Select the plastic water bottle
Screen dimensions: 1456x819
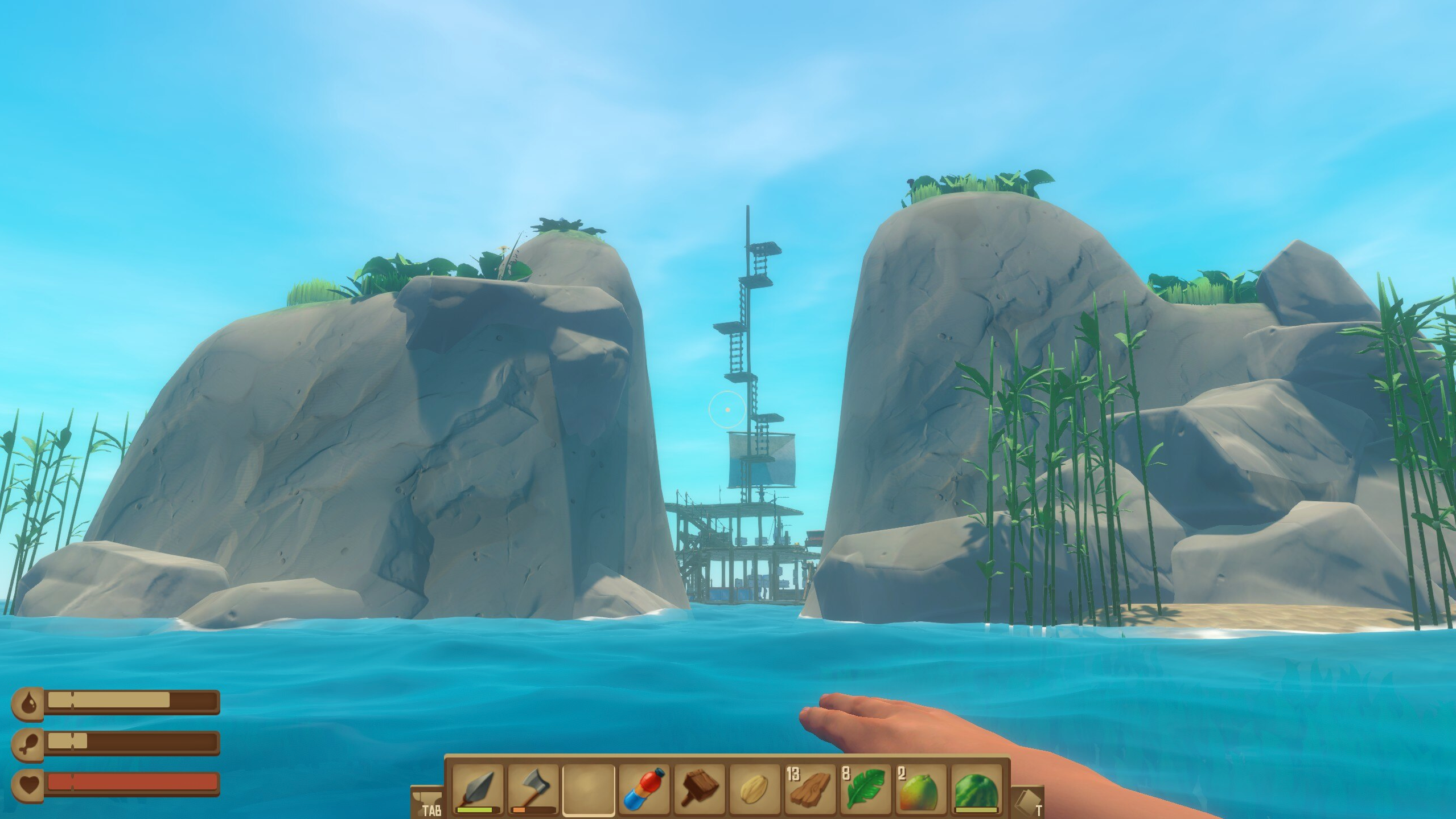tap(644, 789)
